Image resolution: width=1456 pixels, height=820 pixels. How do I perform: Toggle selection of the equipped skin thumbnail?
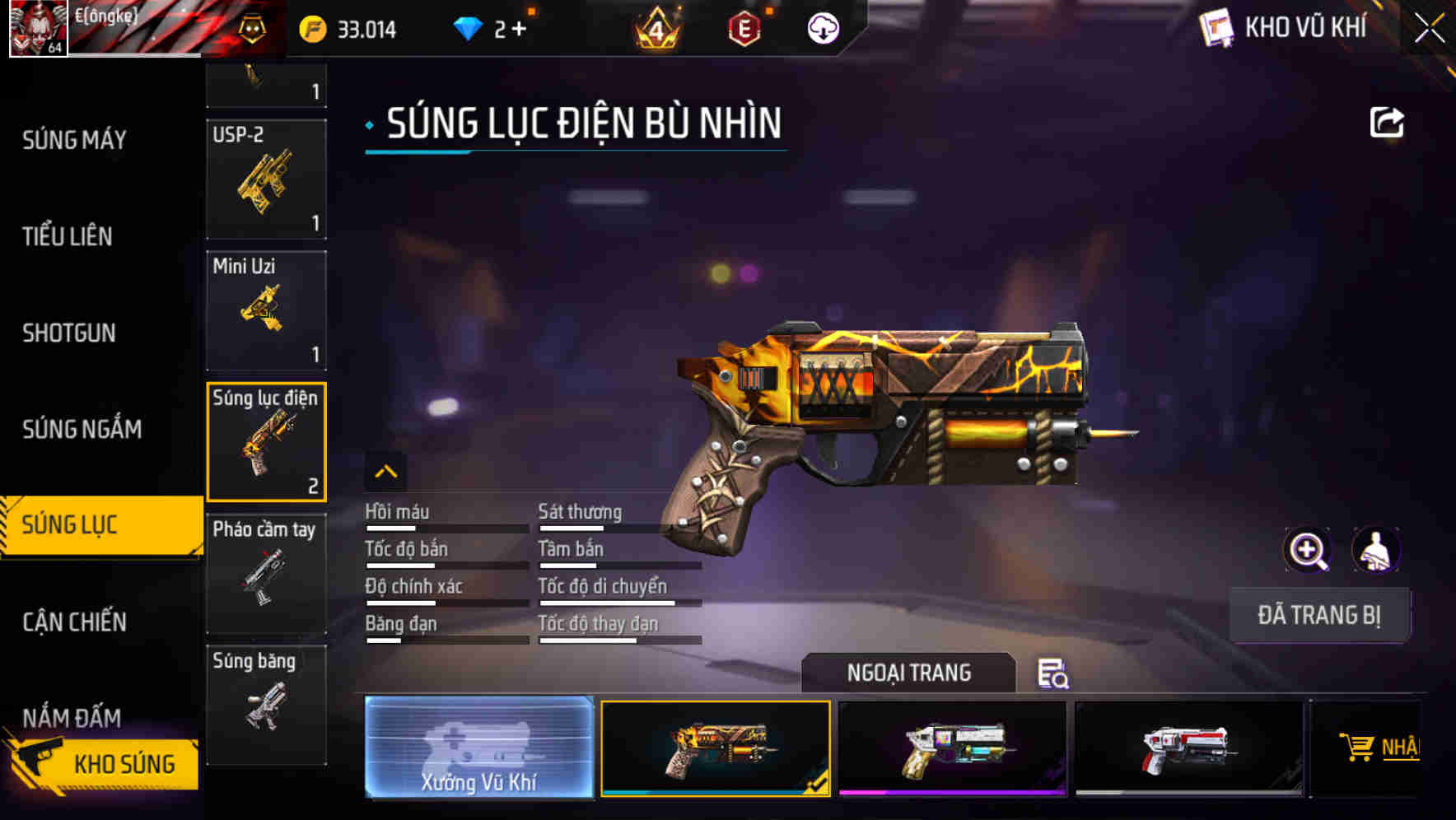(x=715, y=748)
